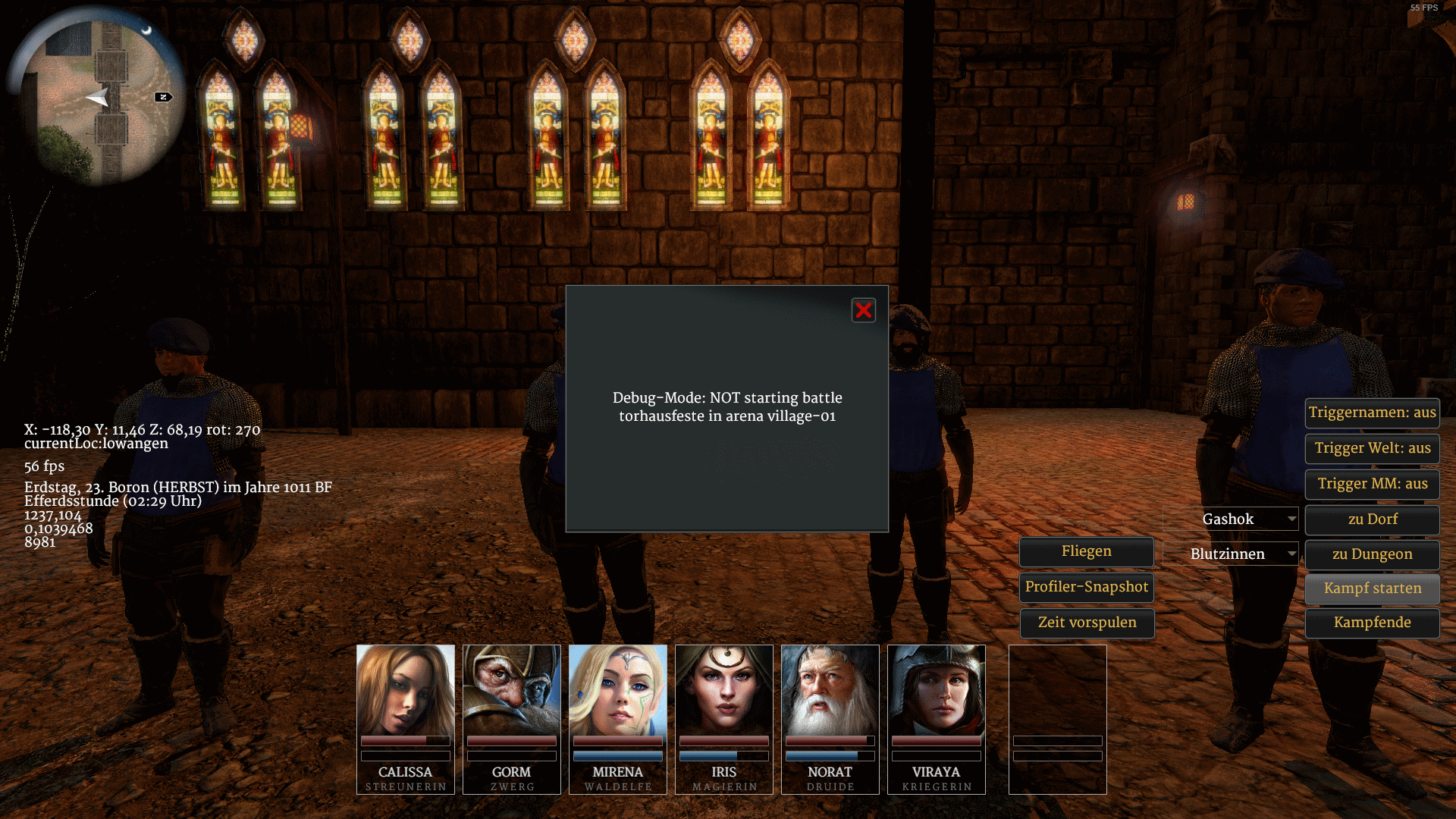Open the Gashok village dropdown
1456x819 pixels.
[1230, 519]
